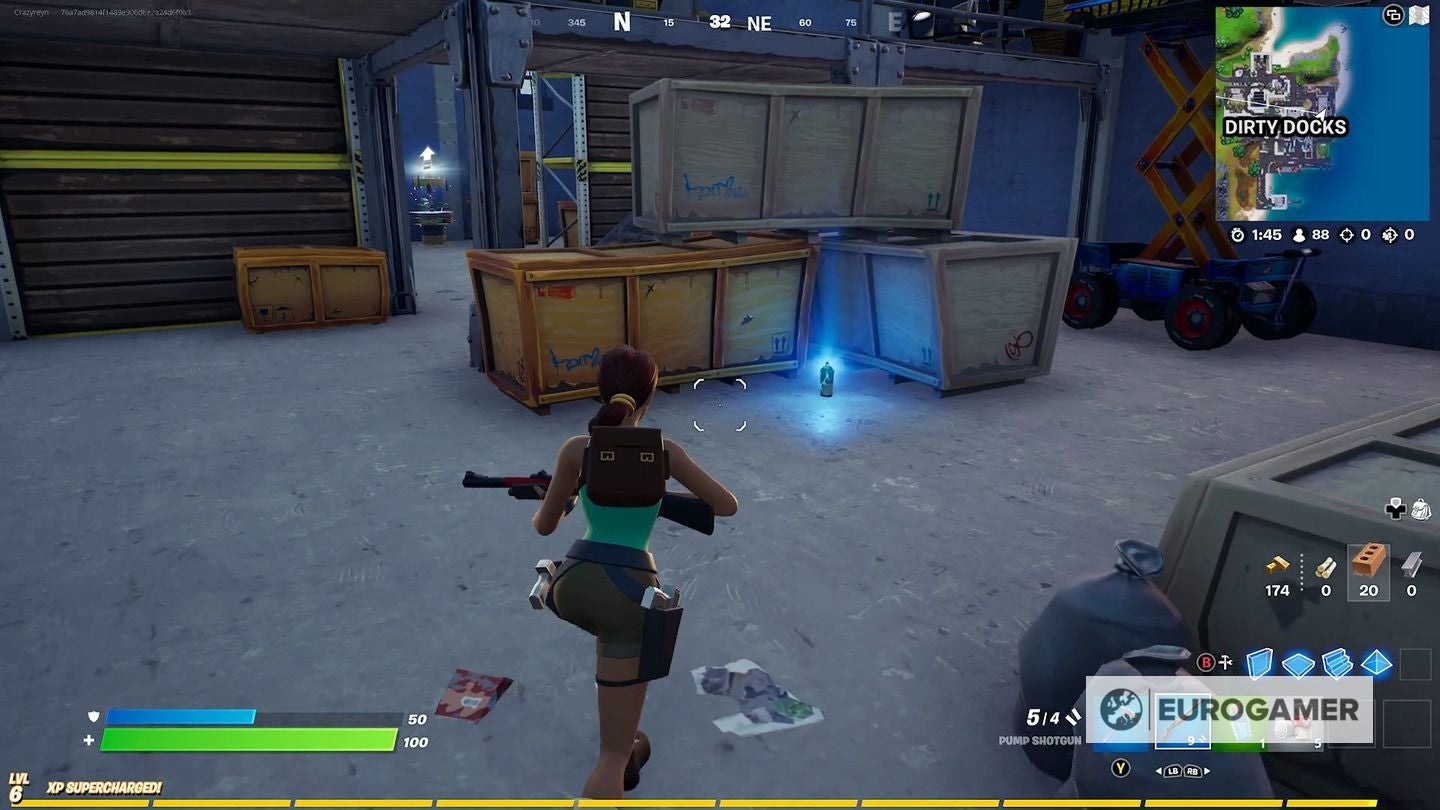1440x810 pixels.
Task: Click the players remaining icon
Action: [1299, 236]
